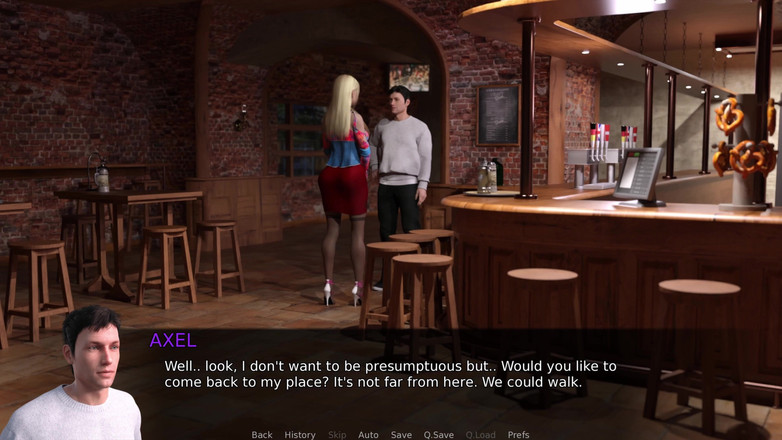Go back one dialogue line
This screenshot has height=440, width=782.
pos(262,435)
